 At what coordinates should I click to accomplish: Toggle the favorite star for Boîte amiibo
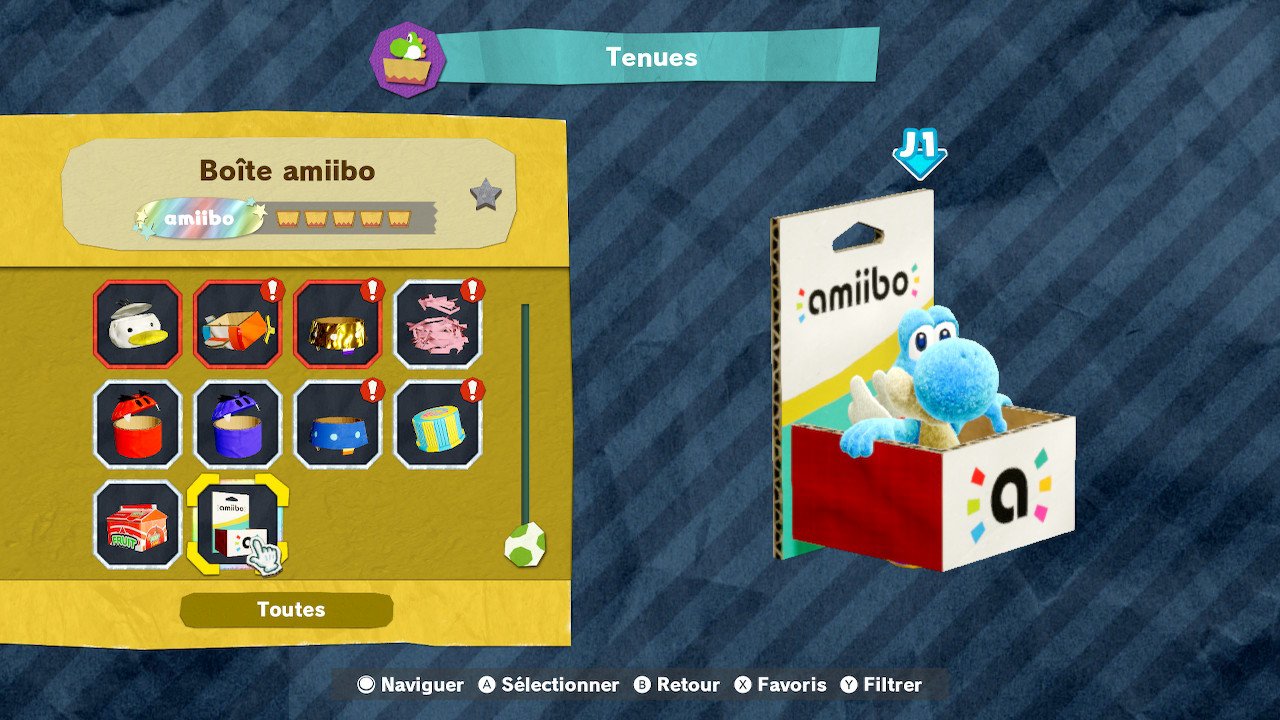click(x=486, y=195)
